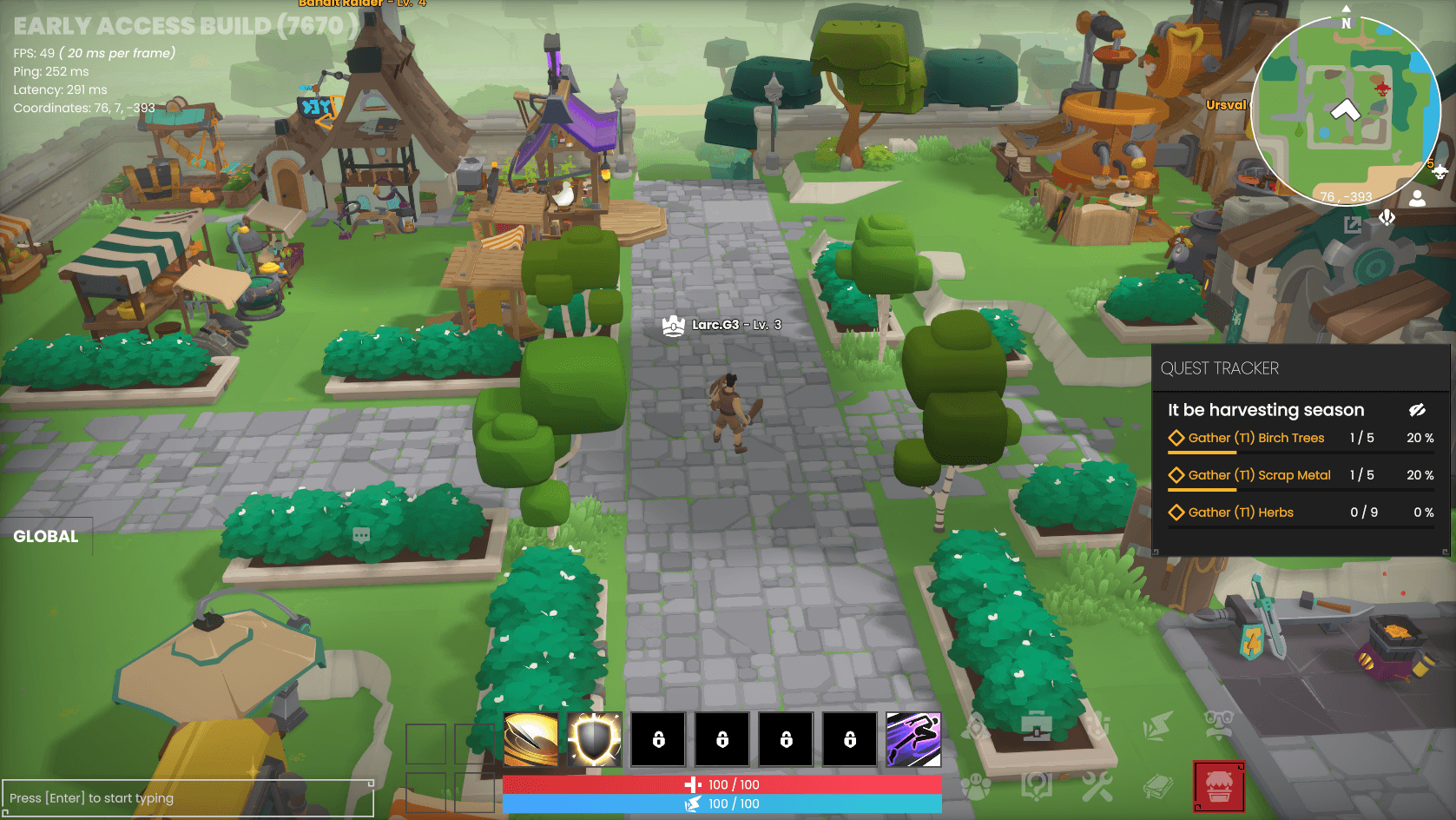Screen dimensions: 1456x820
Task: Click the circular minimap
Action: tap(1345, 111)
